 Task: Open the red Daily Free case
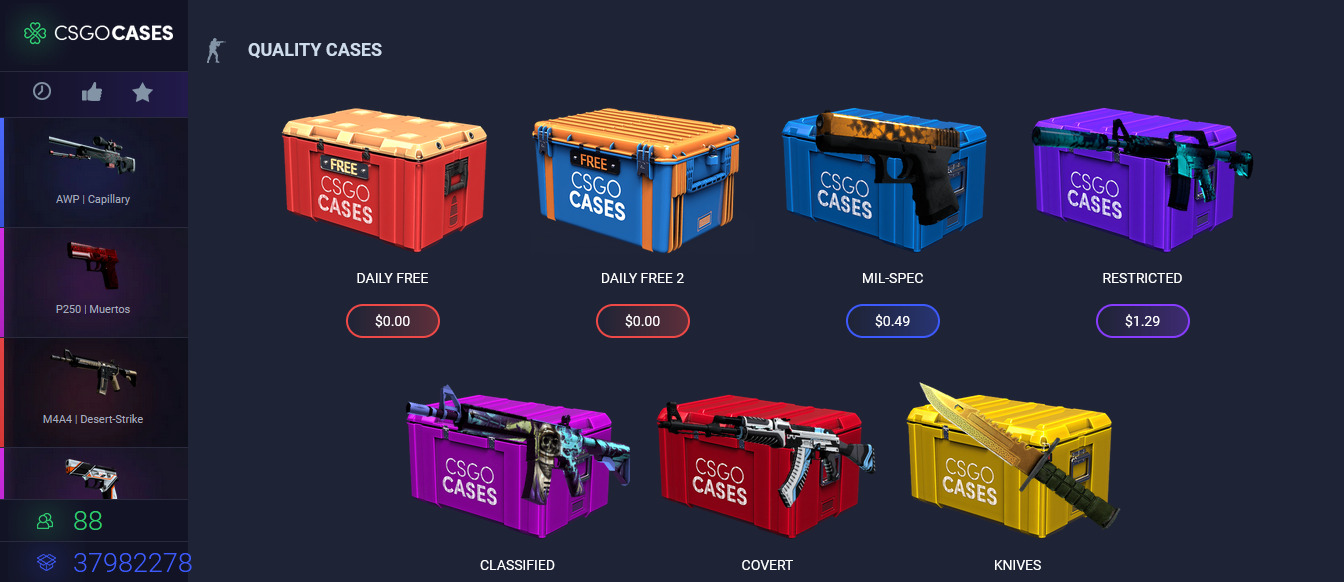tap(385, 185)
